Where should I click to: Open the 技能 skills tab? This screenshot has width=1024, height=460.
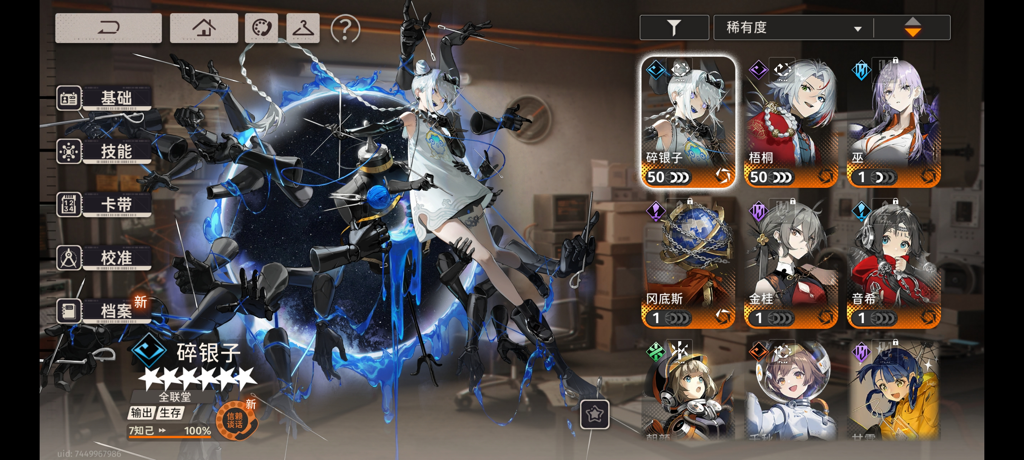[105, 152]
